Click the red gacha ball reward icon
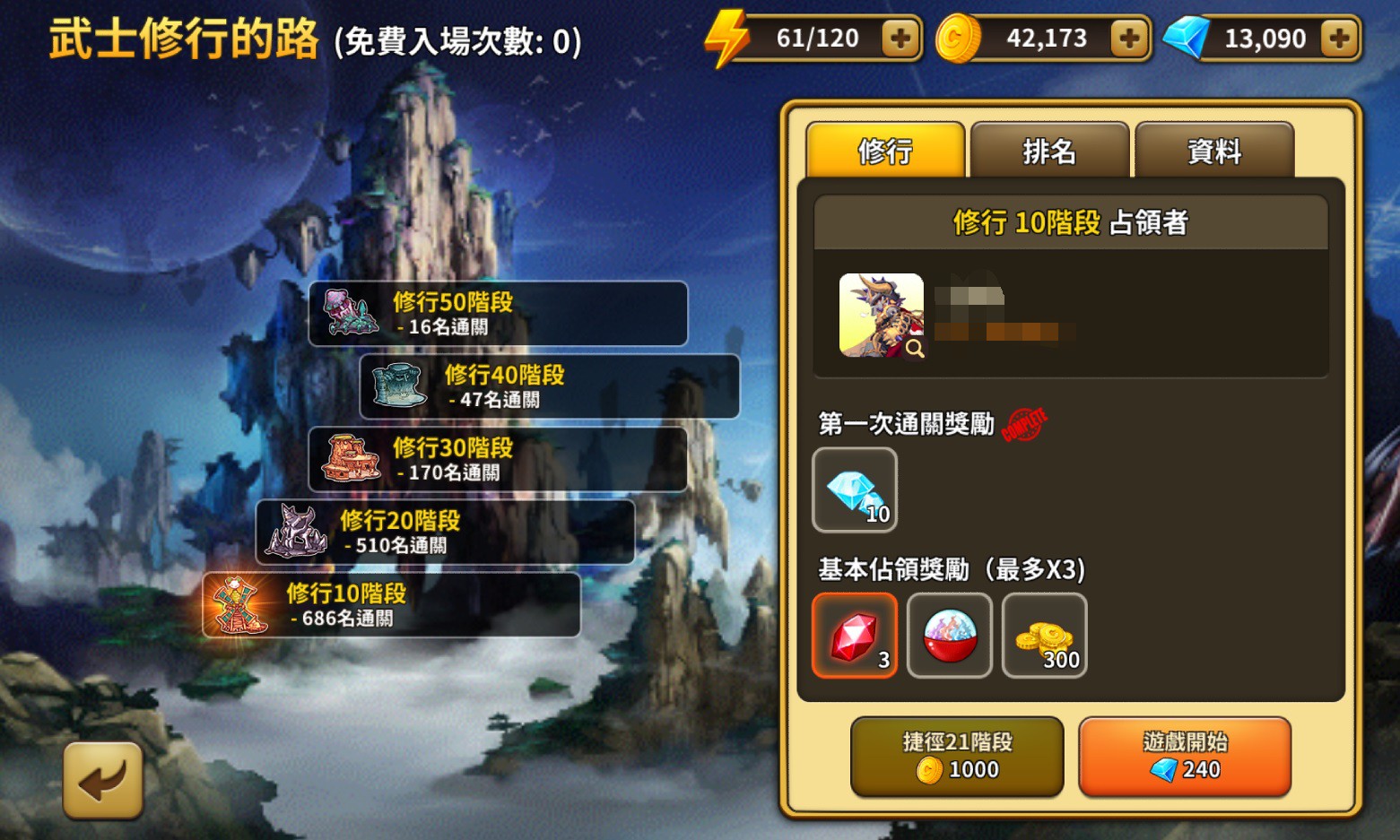1400x840 pixels. (949, 636)
